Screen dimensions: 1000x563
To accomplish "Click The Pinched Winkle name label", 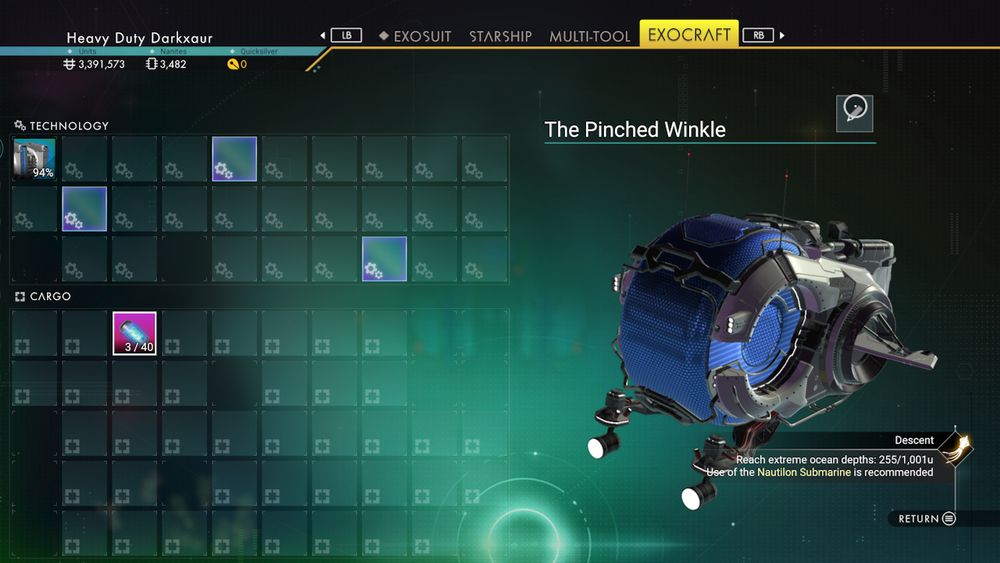I will pos(635,130).
